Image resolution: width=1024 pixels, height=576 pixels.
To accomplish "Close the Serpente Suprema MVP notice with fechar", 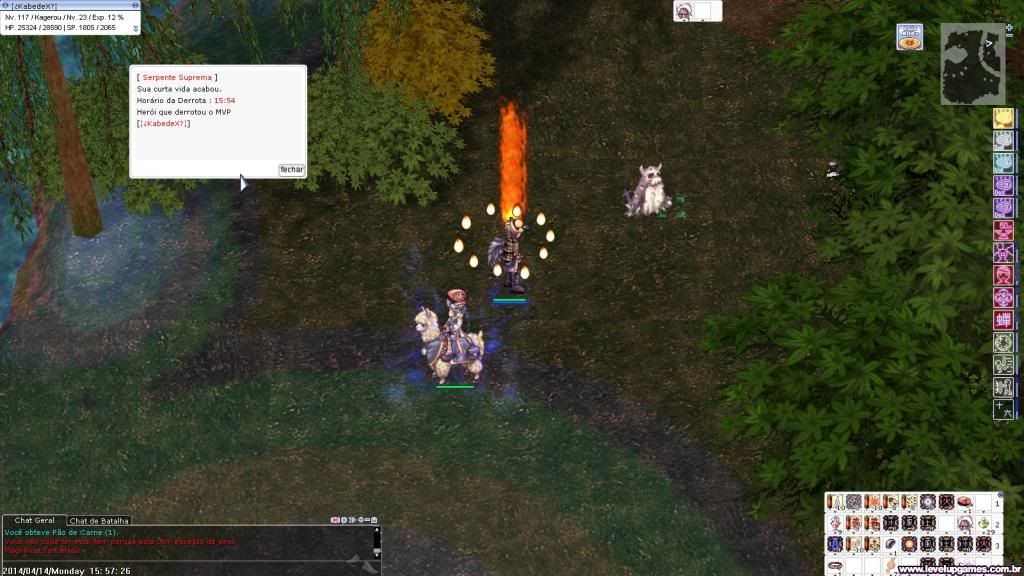I will click(291, 170).
